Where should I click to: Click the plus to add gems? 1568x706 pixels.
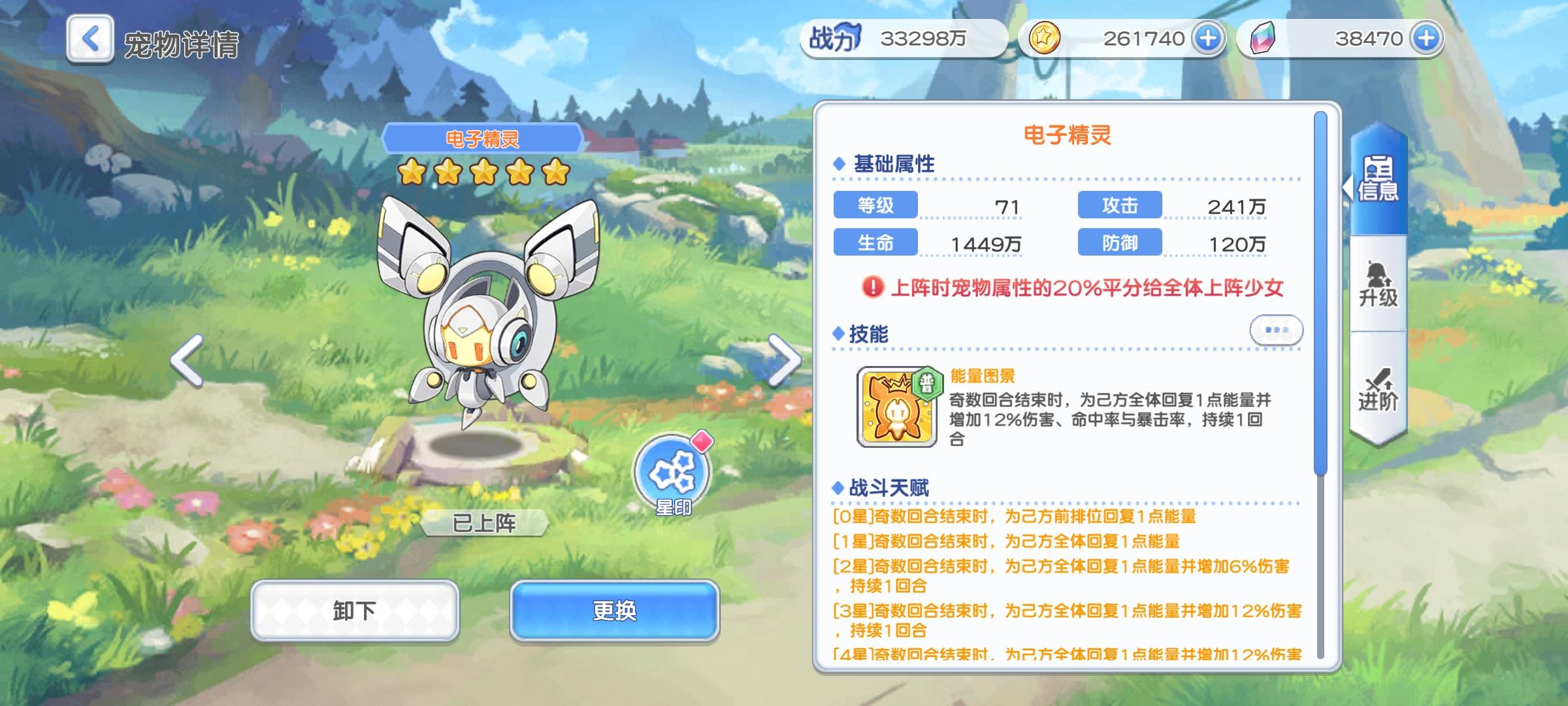(1427, 39)
